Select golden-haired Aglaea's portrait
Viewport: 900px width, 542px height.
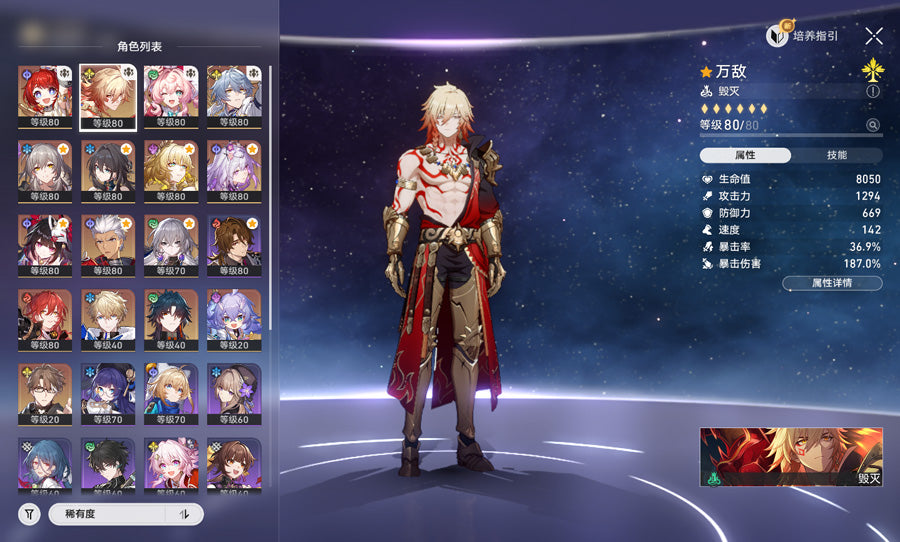coord(171,171)
